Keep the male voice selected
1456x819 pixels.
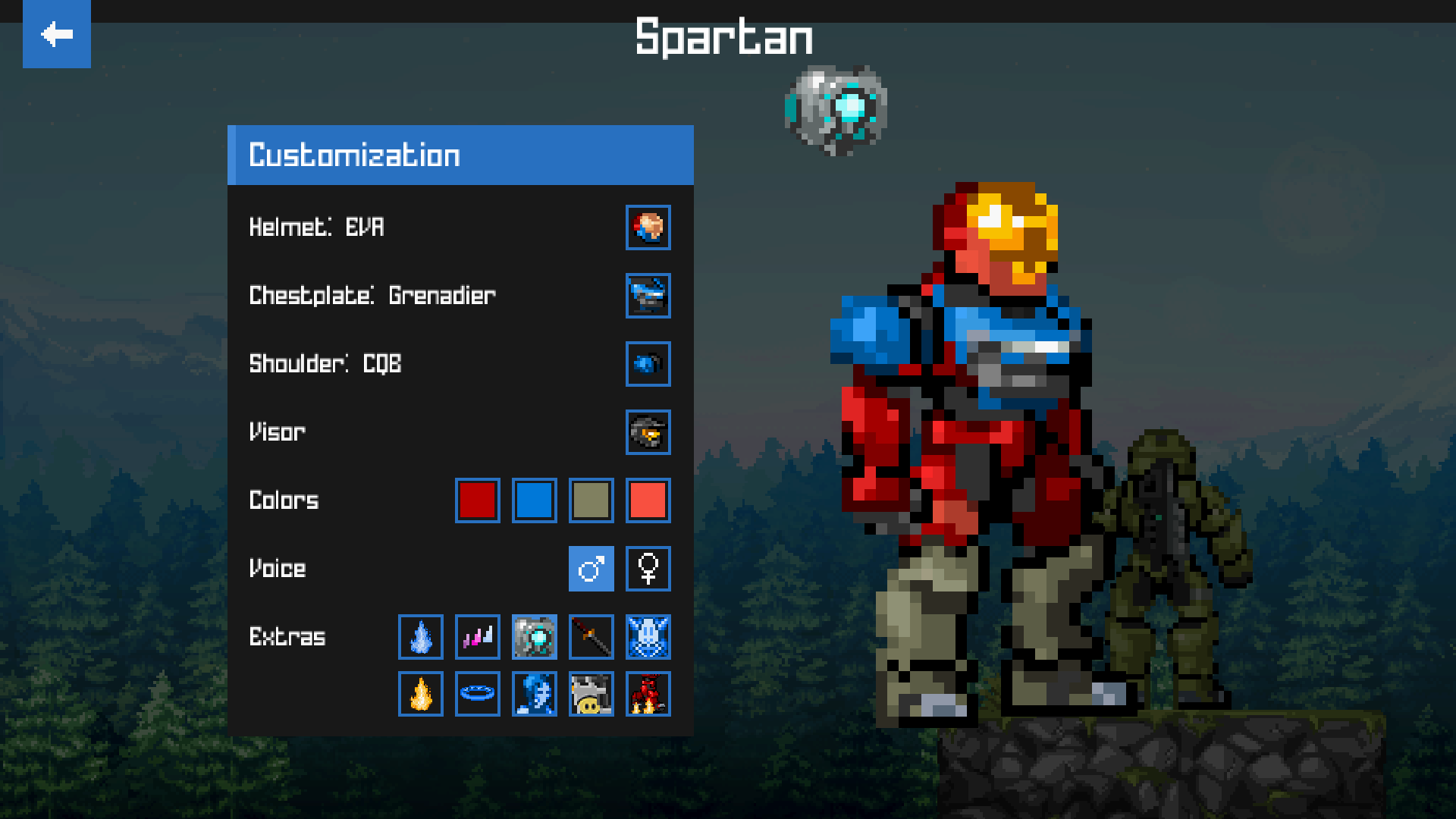[591, 569]
